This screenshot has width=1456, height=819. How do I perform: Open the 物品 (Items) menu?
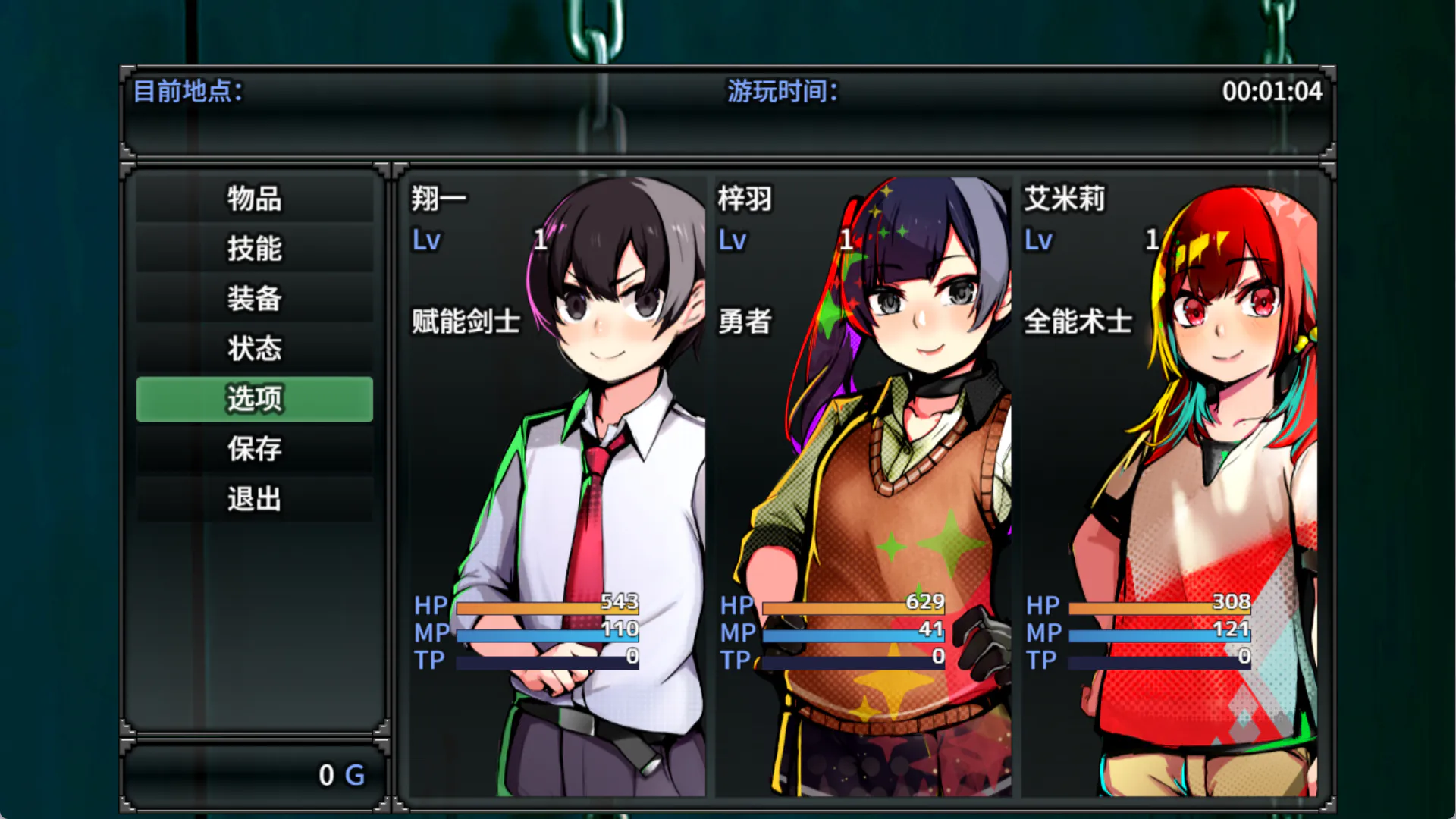(x=255, y=199)
